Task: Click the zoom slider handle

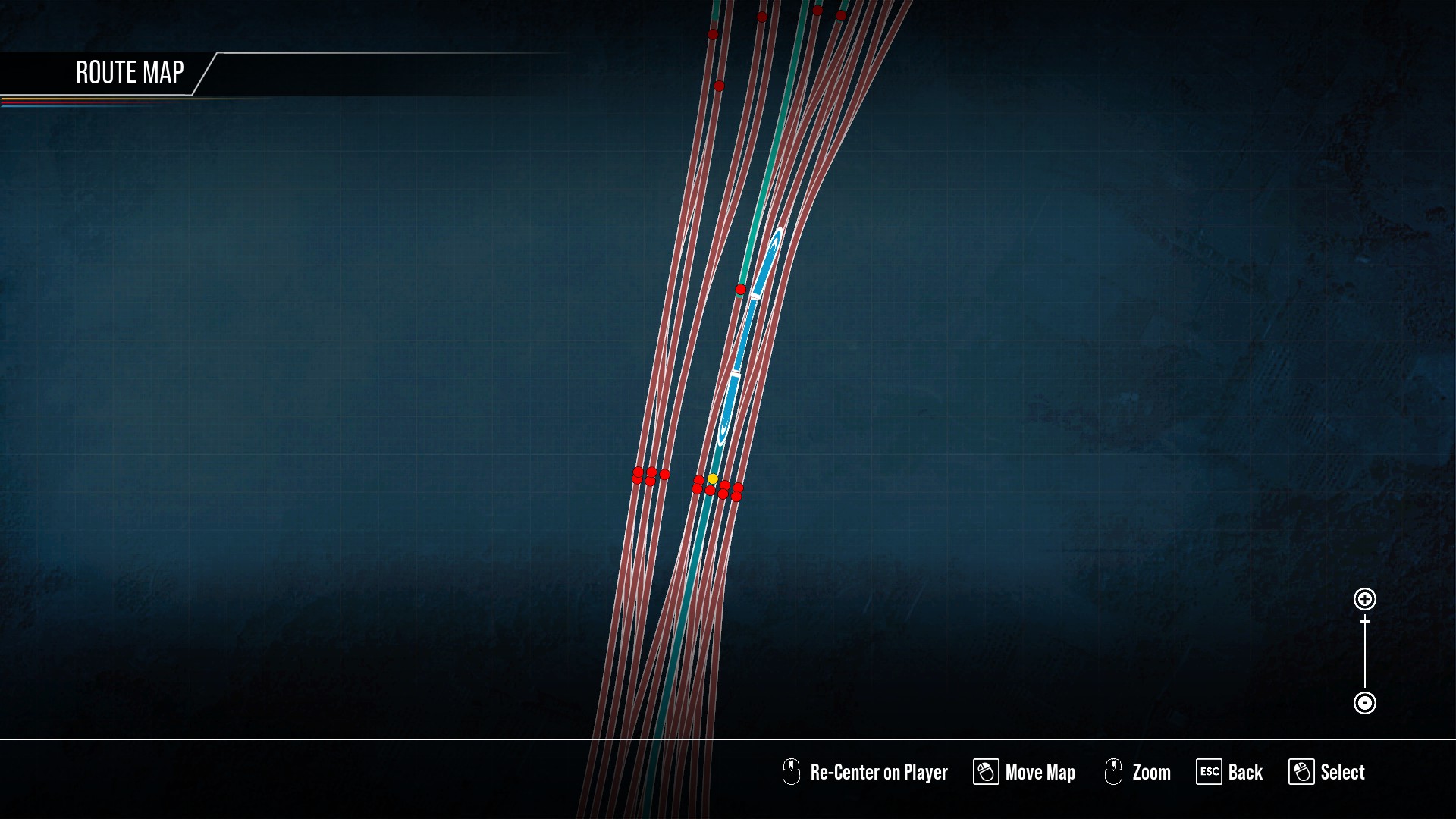Action: coord(1364,622)
